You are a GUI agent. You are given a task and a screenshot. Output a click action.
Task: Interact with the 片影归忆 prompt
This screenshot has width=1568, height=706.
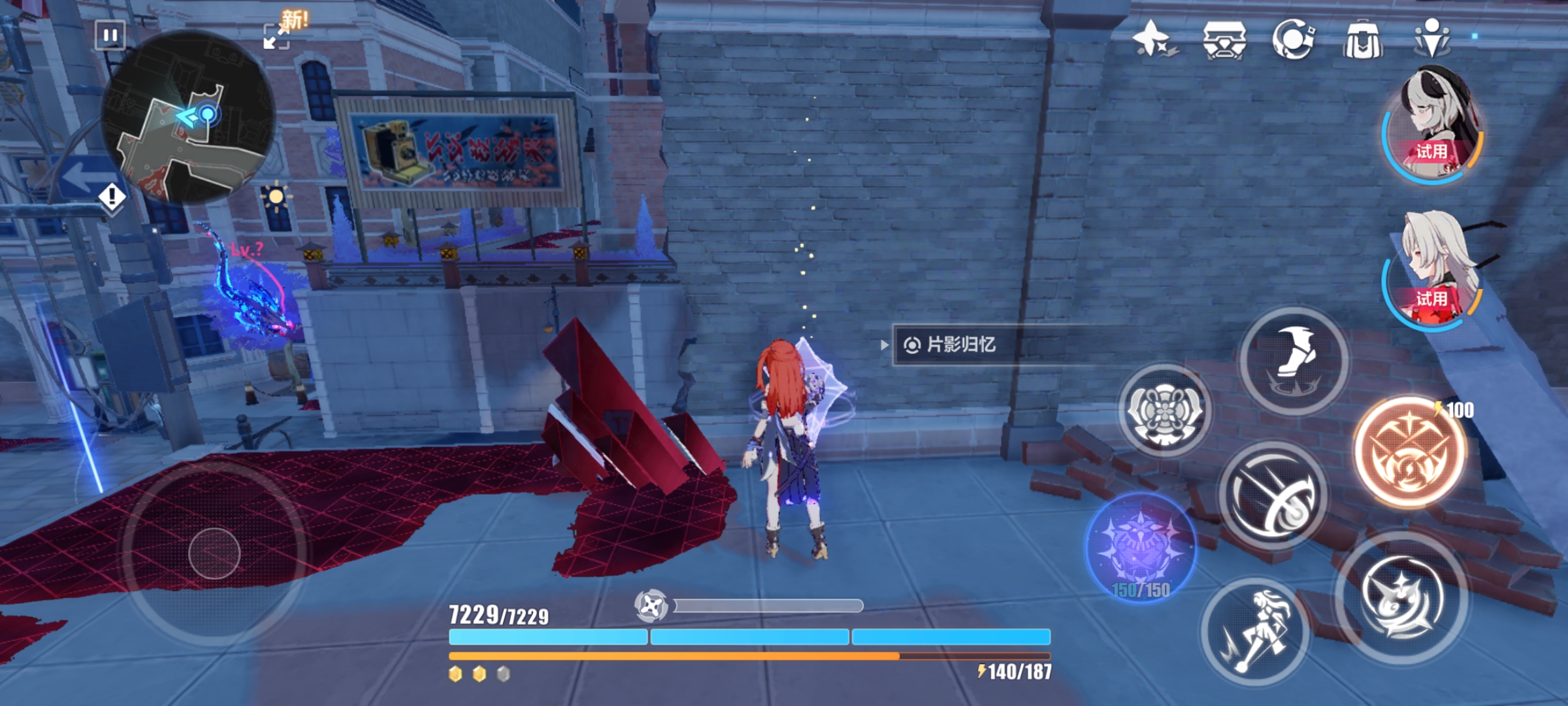click(x=960, y=345)
